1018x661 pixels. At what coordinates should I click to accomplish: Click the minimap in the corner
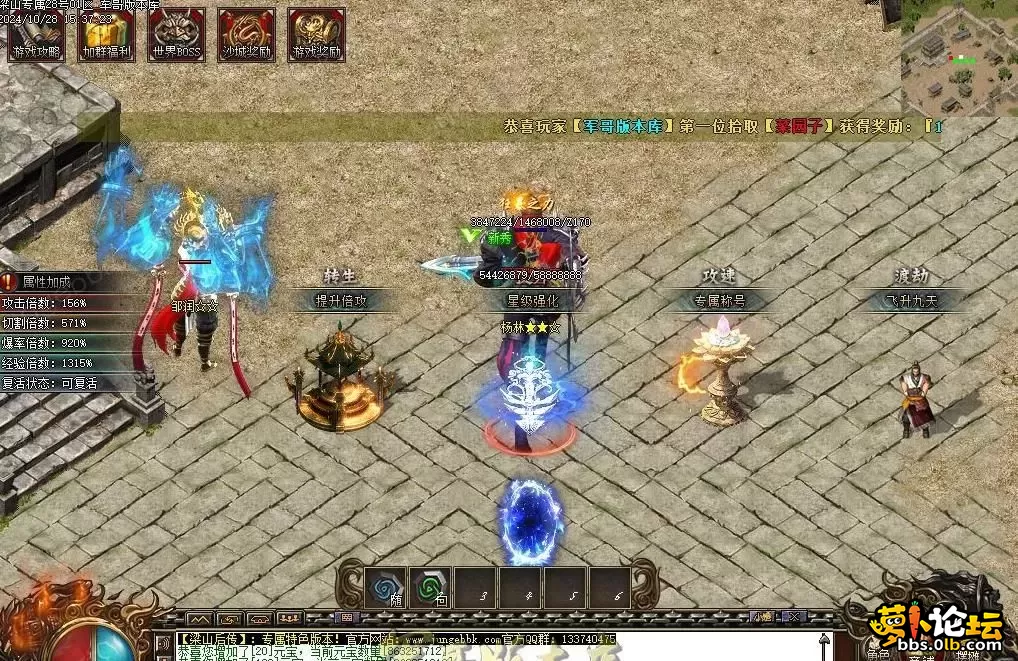point(958,58)
